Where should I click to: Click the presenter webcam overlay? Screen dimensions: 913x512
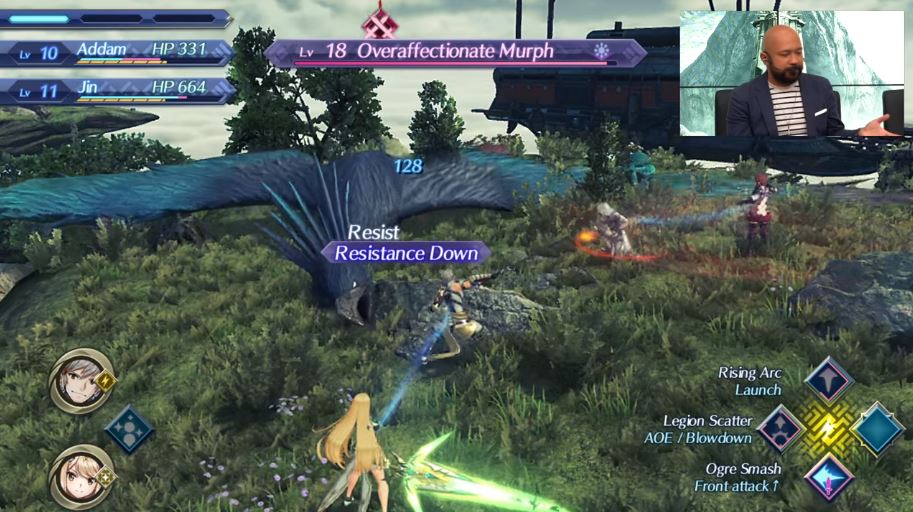pos(791,73)
